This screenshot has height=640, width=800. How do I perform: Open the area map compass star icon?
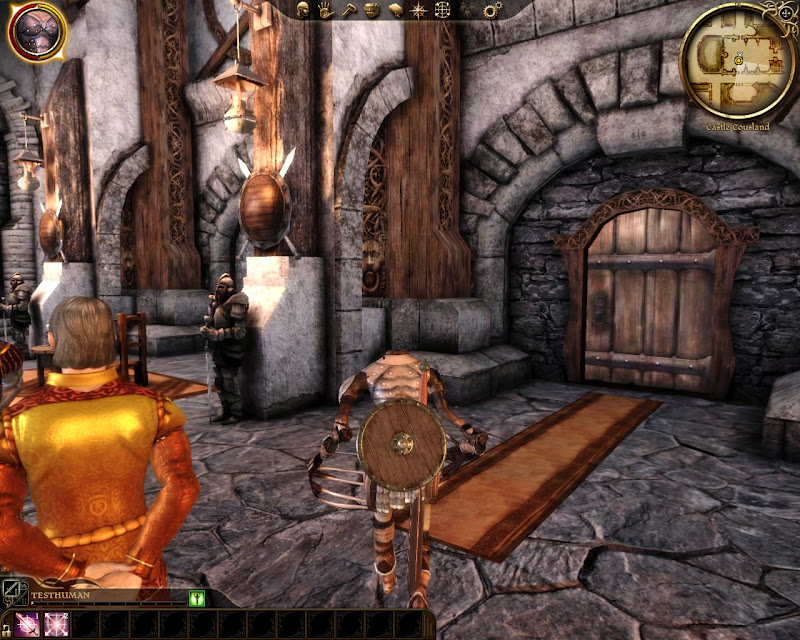pos(418,10)
